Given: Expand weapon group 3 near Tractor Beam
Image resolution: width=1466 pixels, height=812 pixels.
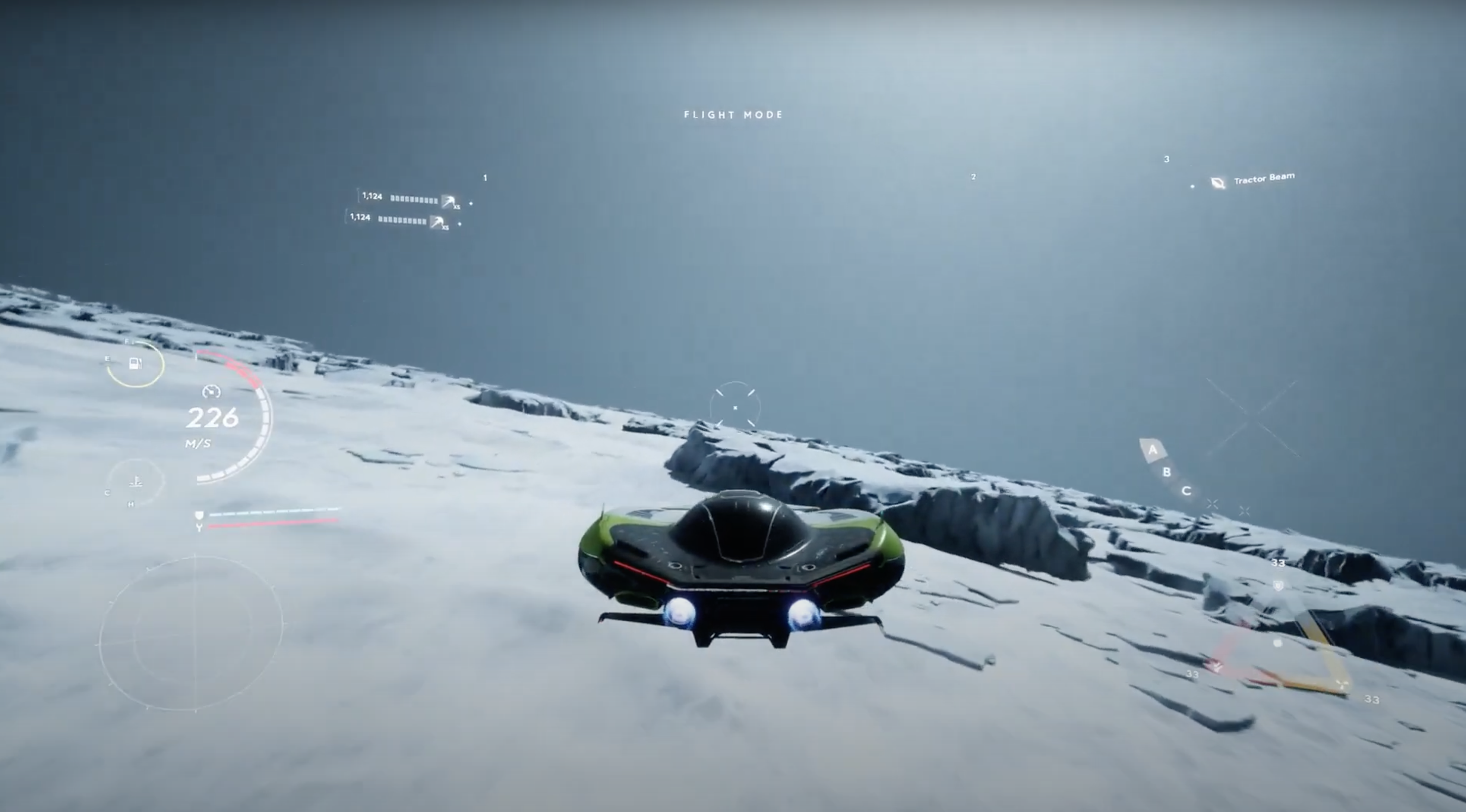Looking at the screenshot, I should [1167, 159].
